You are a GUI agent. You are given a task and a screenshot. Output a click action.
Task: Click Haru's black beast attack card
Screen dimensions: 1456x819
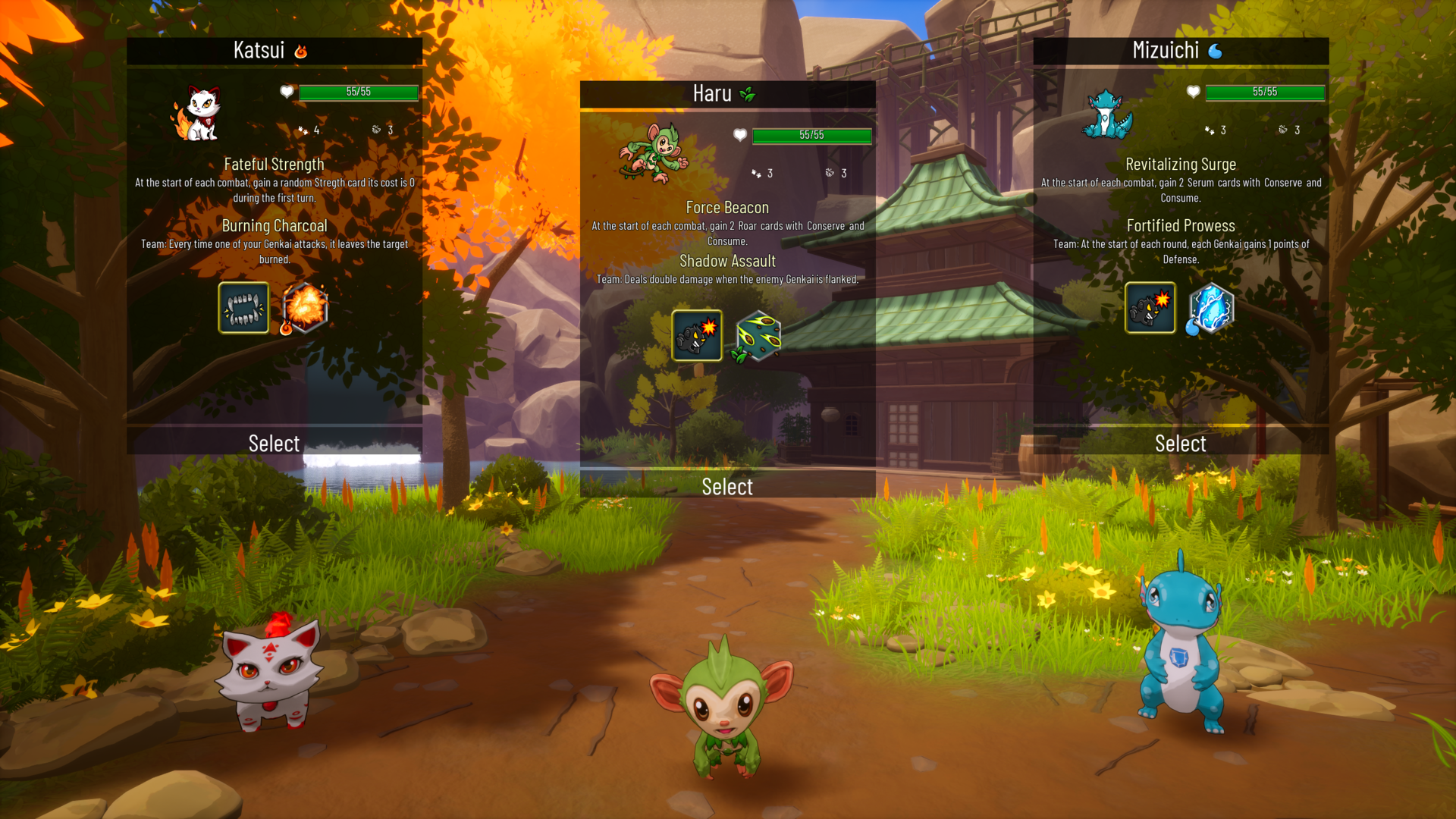click(696, 334)
